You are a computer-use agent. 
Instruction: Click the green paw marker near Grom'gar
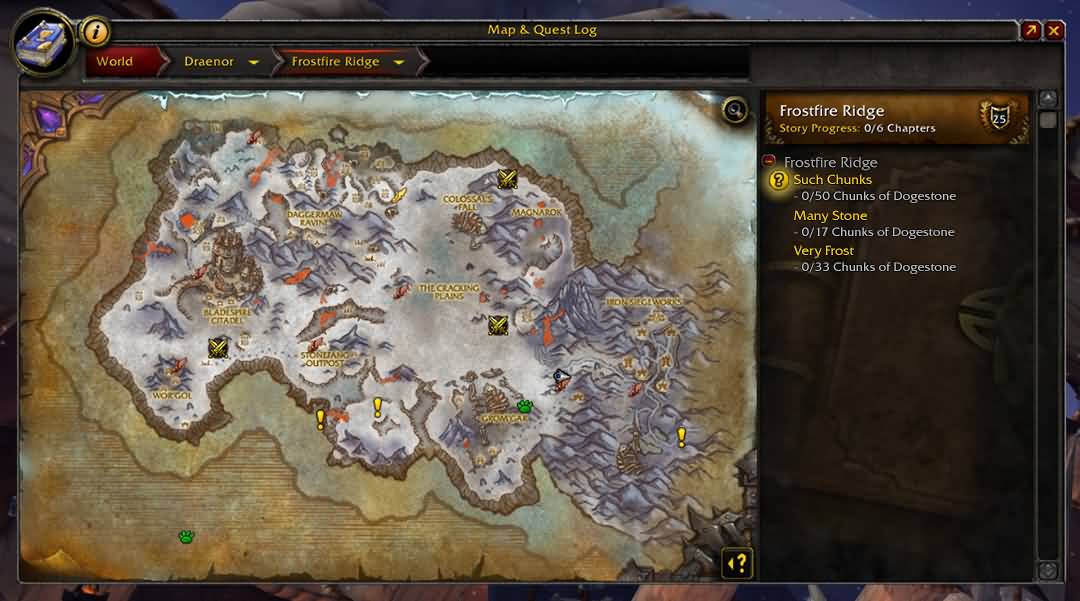525,406
